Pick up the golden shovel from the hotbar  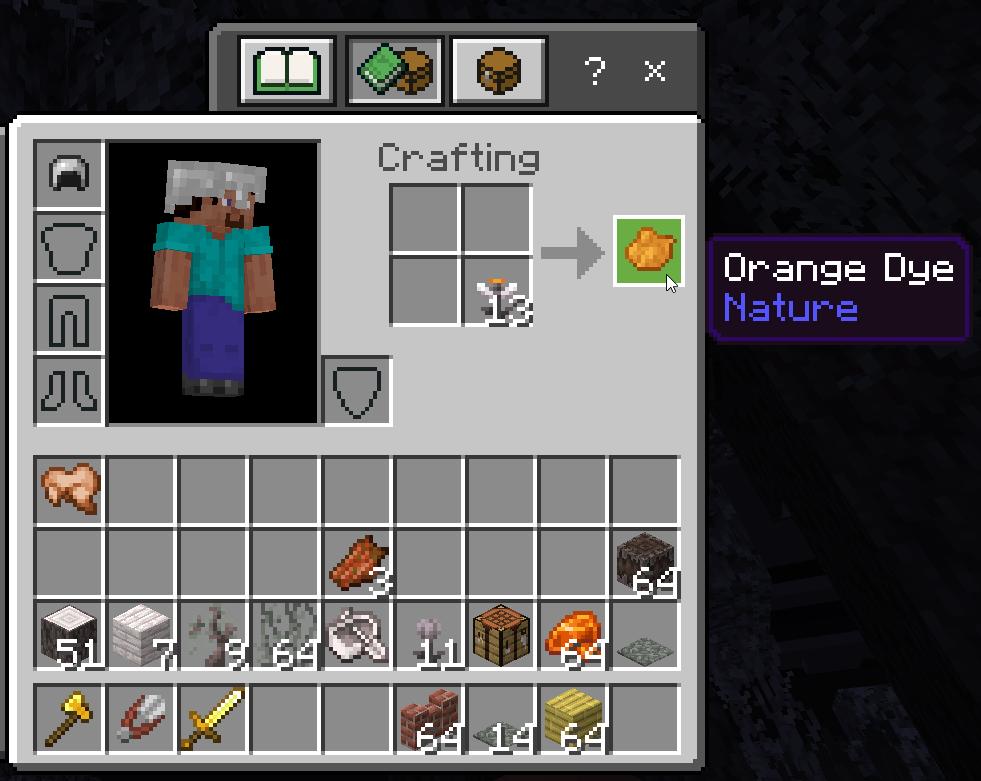69,719
